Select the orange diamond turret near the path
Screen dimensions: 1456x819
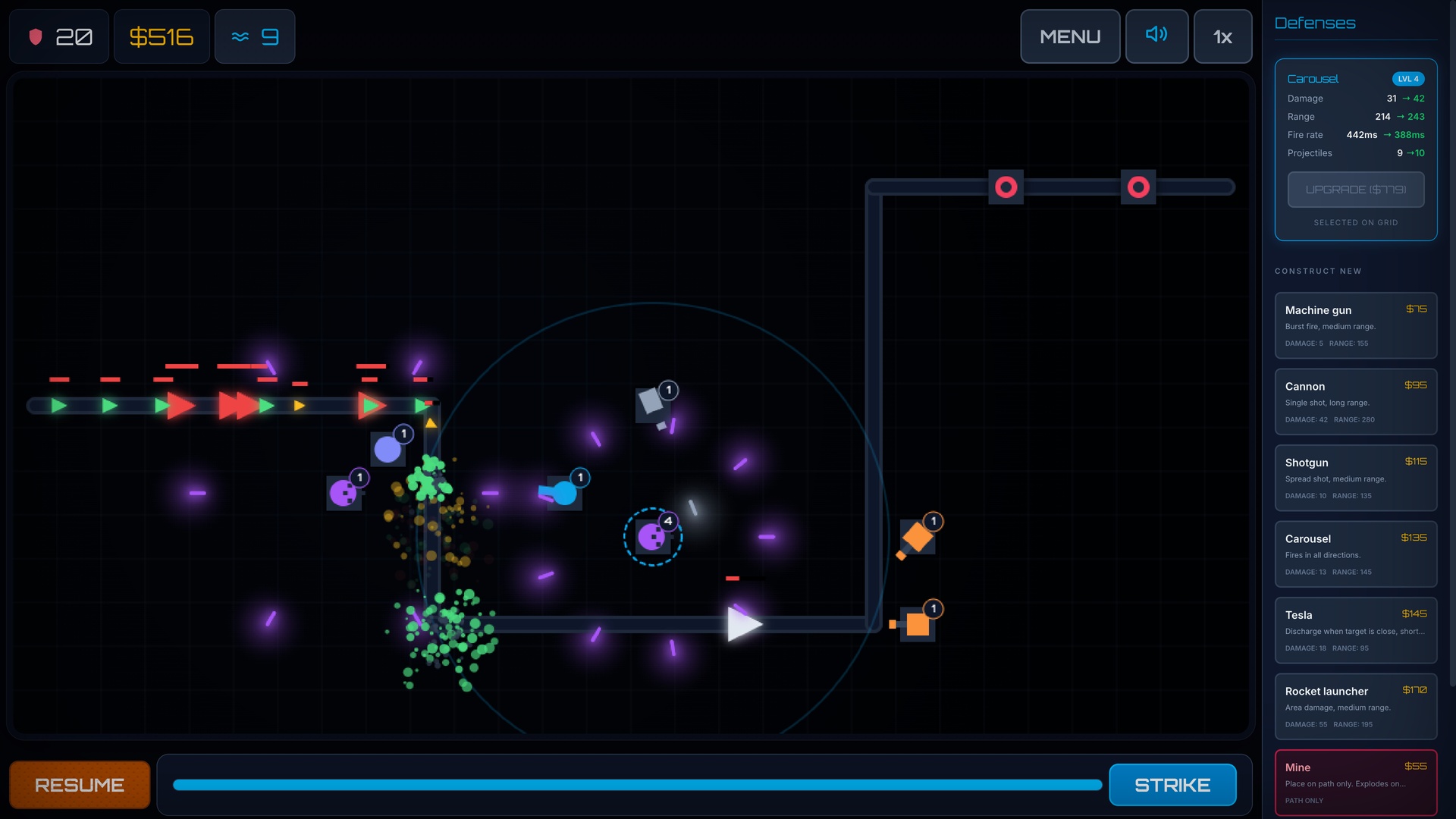tap(918, 536)
